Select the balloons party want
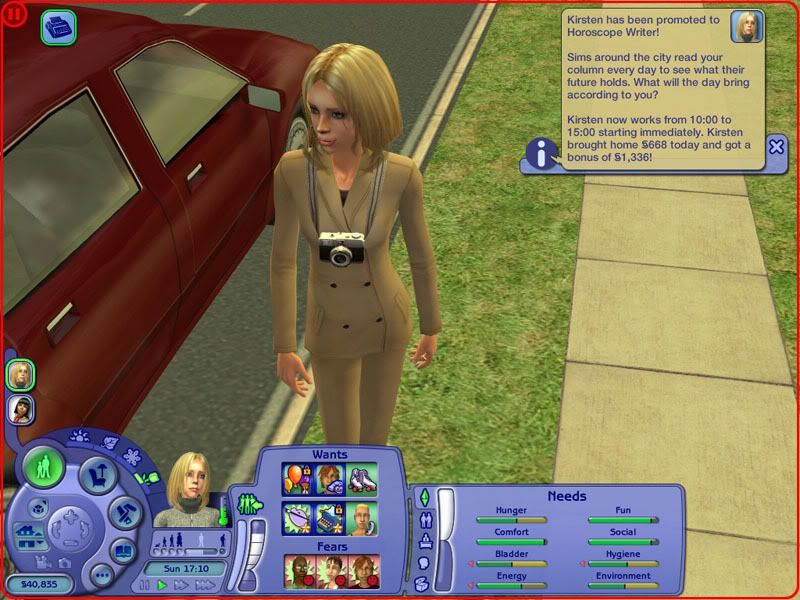This screenshot has width=800, height=600. click(x=297, y=478)
